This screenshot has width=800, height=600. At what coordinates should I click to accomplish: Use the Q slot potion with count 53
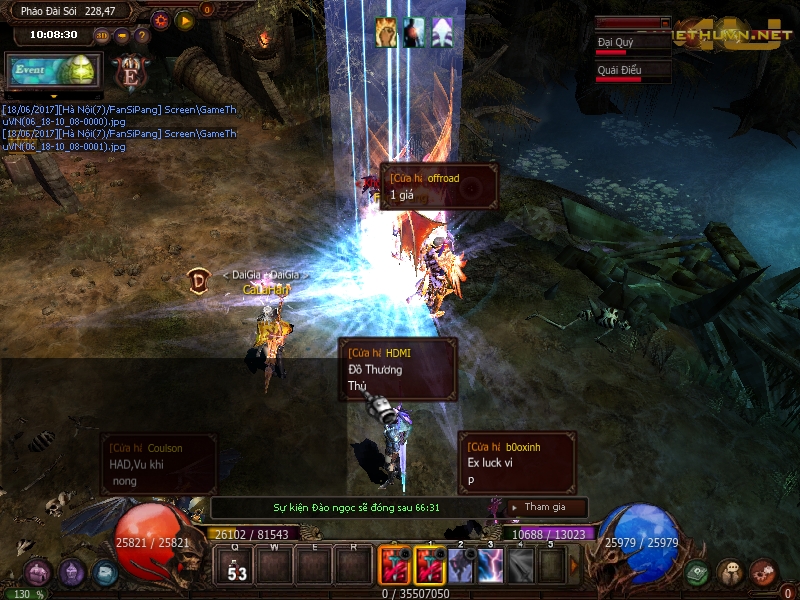point(237,567)
